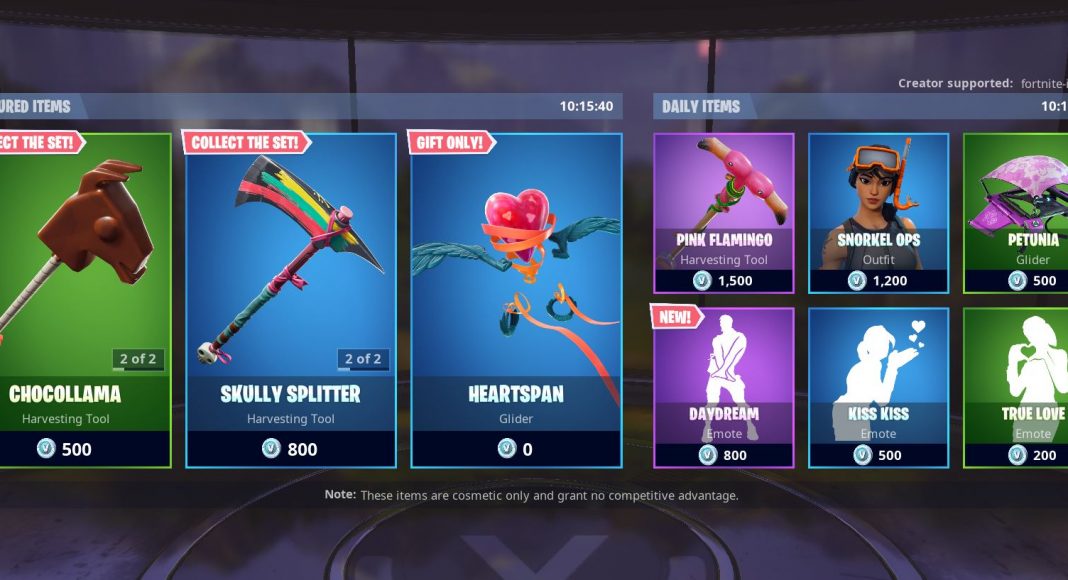Select the Chocollama harvesting tool card
The image size is (1068, 580).
(x=84, y=300)
